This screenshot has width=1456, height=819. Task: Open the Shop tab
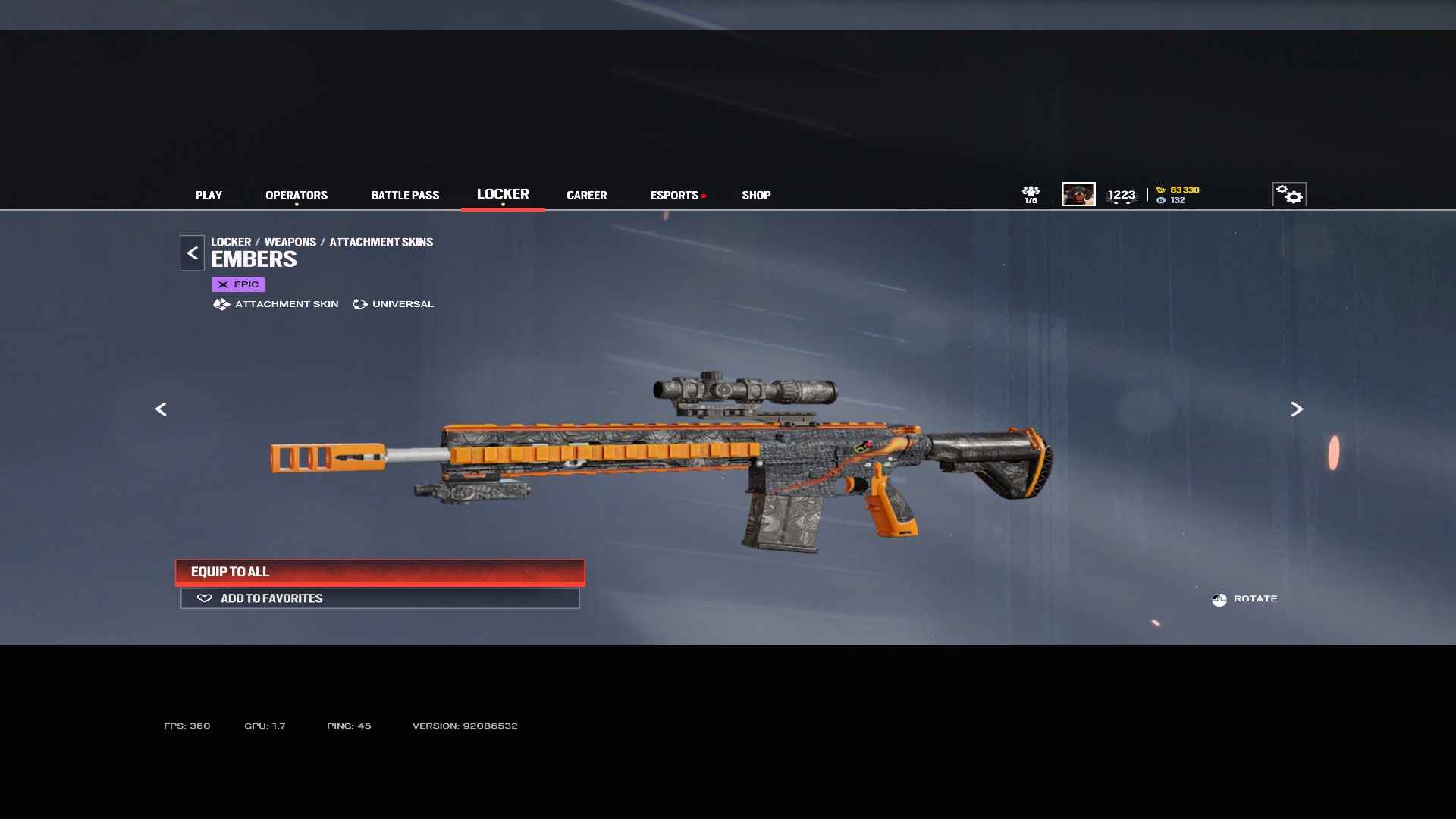[756, 195]
